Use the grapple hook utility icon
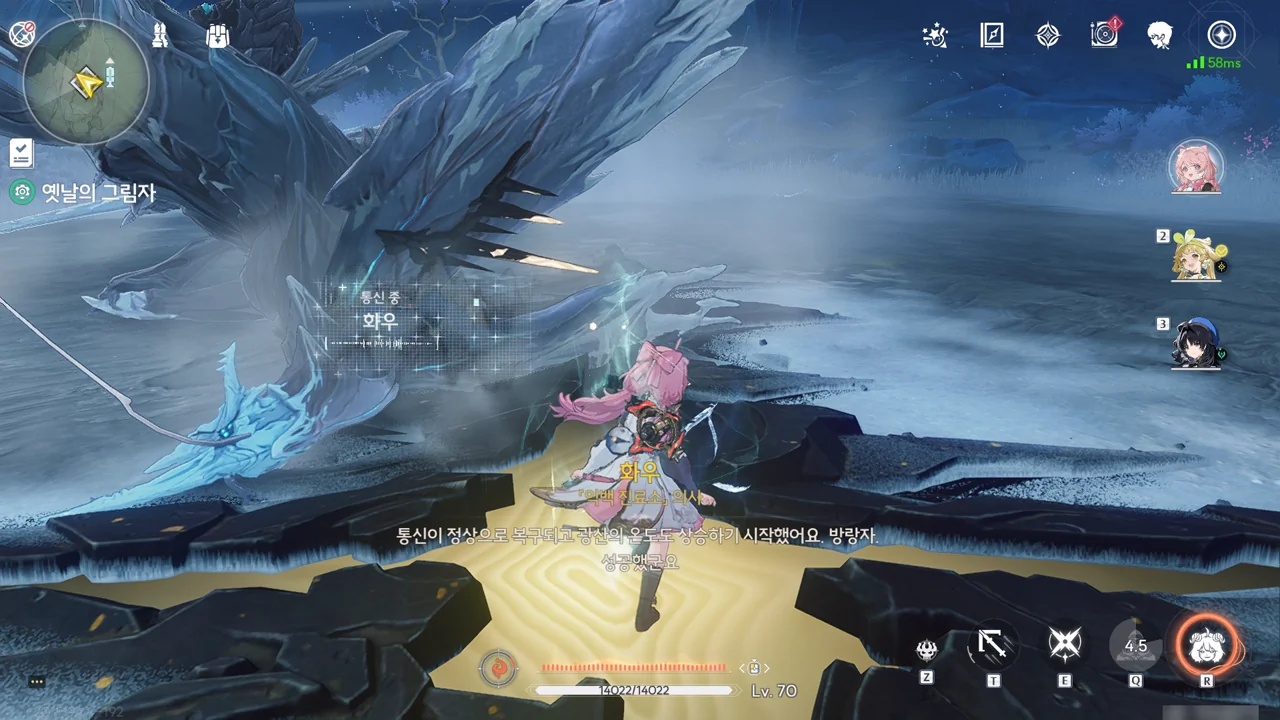 point(993,645)
